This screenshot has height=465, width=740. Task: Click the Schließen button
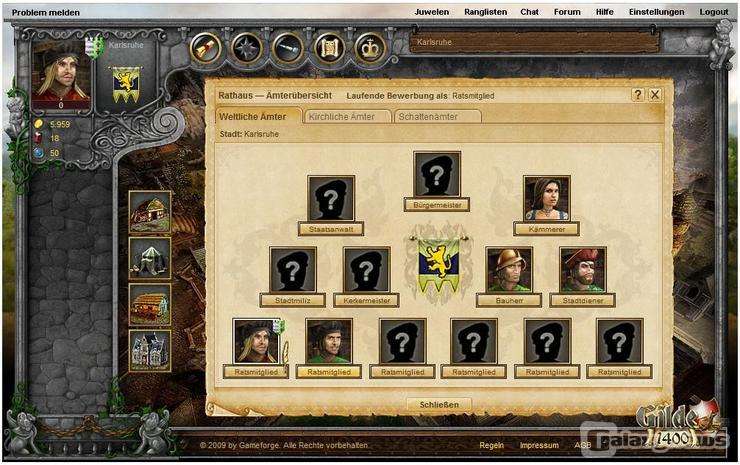click(439, 404)
